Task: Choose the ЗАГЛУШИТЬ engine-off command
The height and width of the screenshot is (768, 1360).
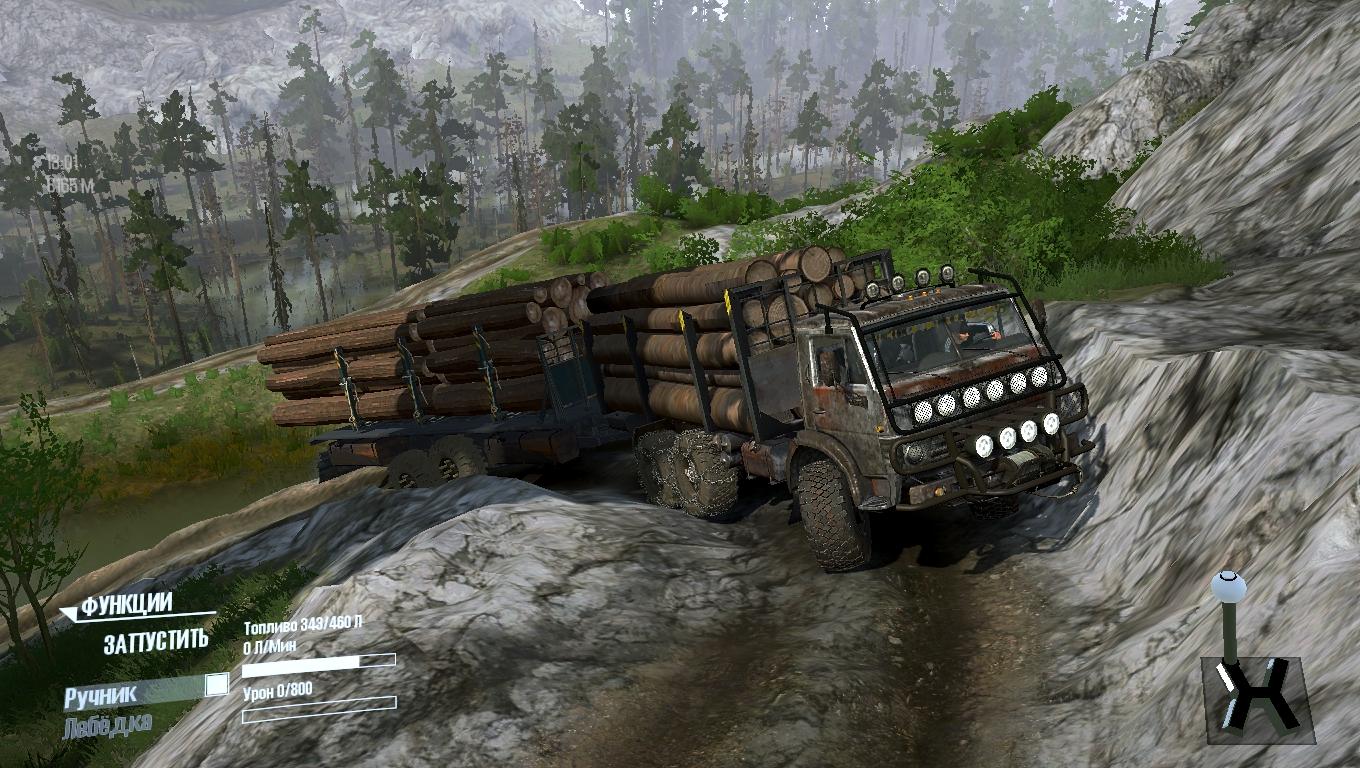Action: [155, 641]
